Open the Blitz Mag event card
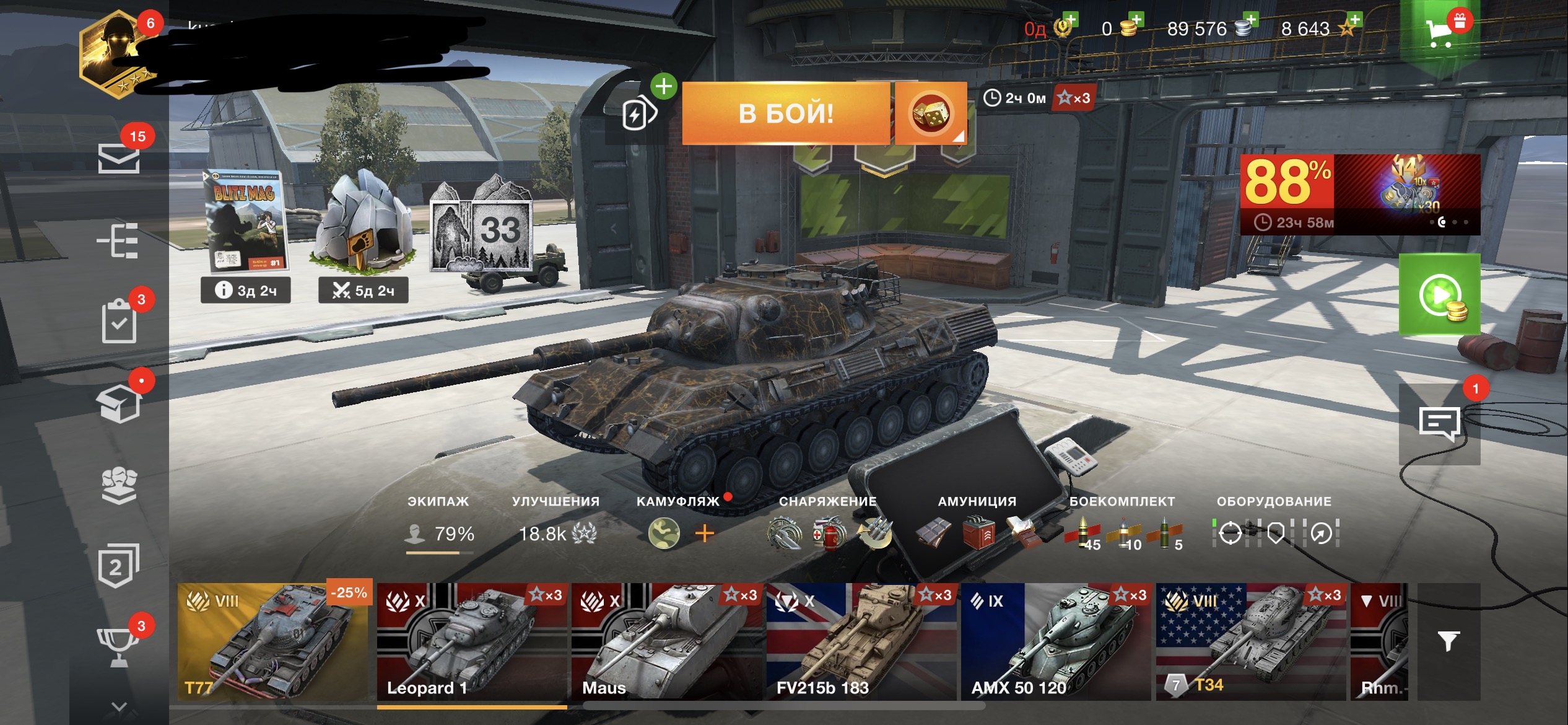This screenshot has width=1568, height=725. coord(245,222)
